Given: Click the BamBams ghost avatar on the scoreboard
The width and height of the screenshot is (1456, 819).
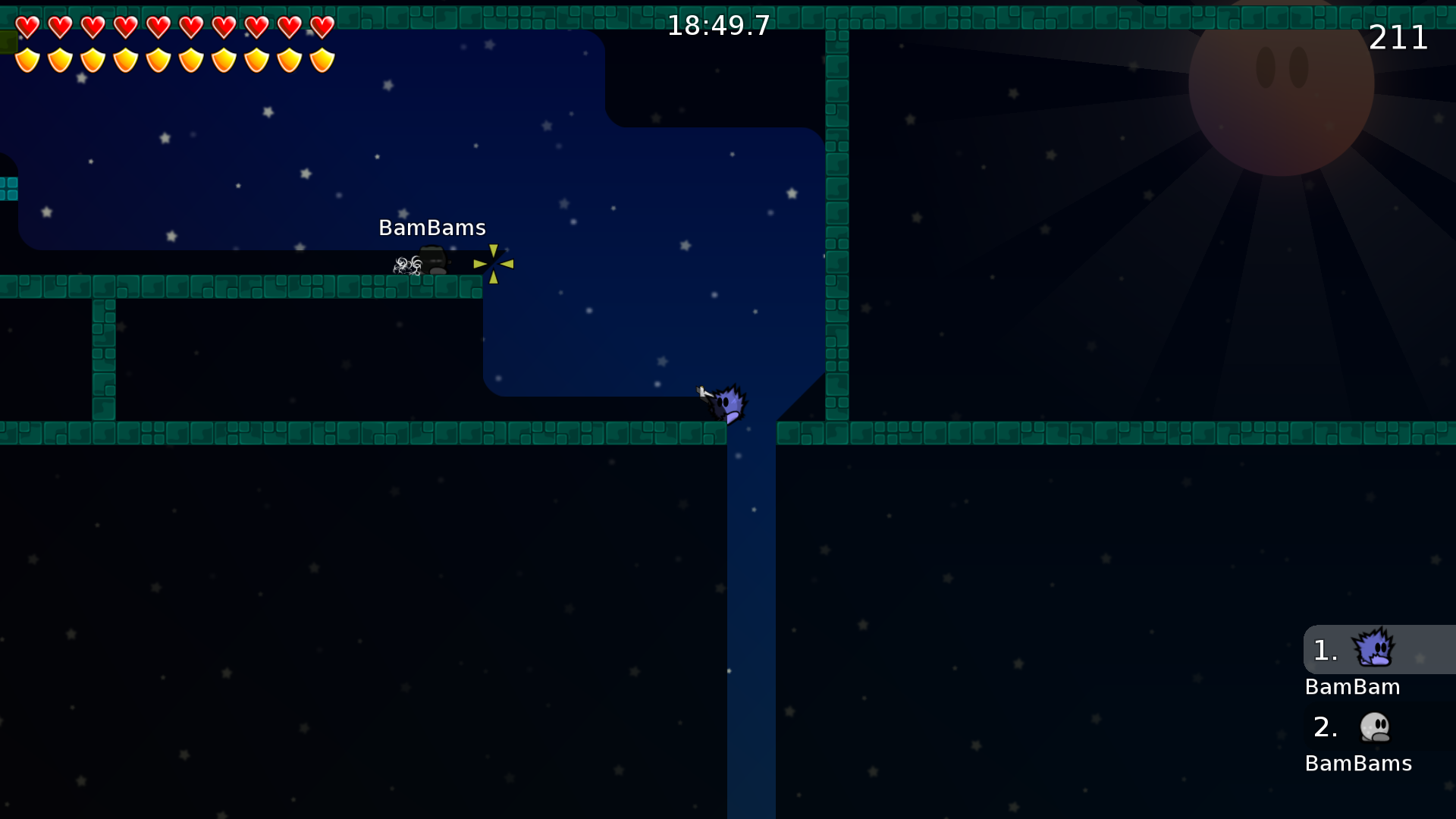Looking at the screenshot, I should coord(1374,726).
